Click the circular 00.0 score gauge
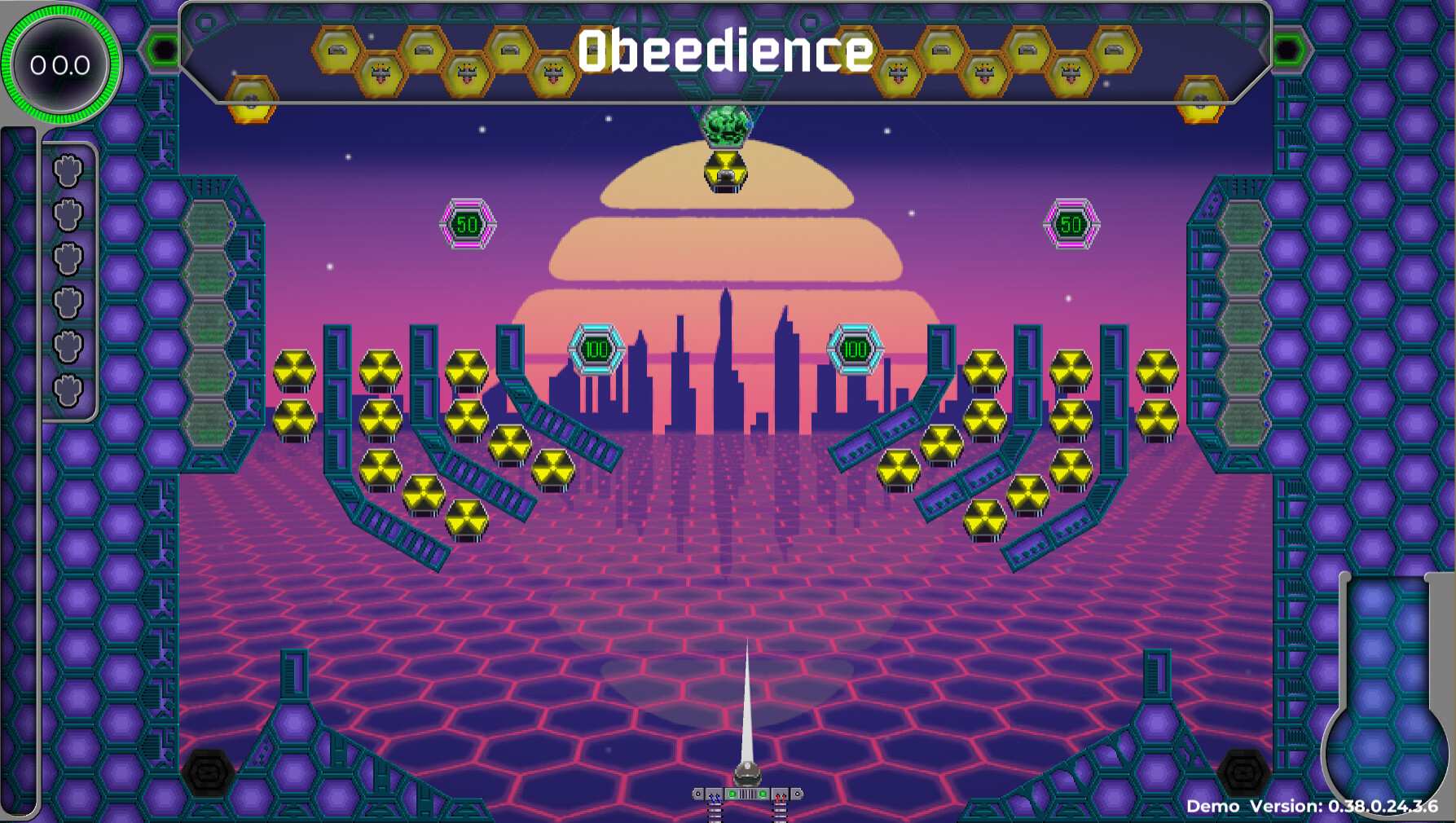 pos(59,65)
